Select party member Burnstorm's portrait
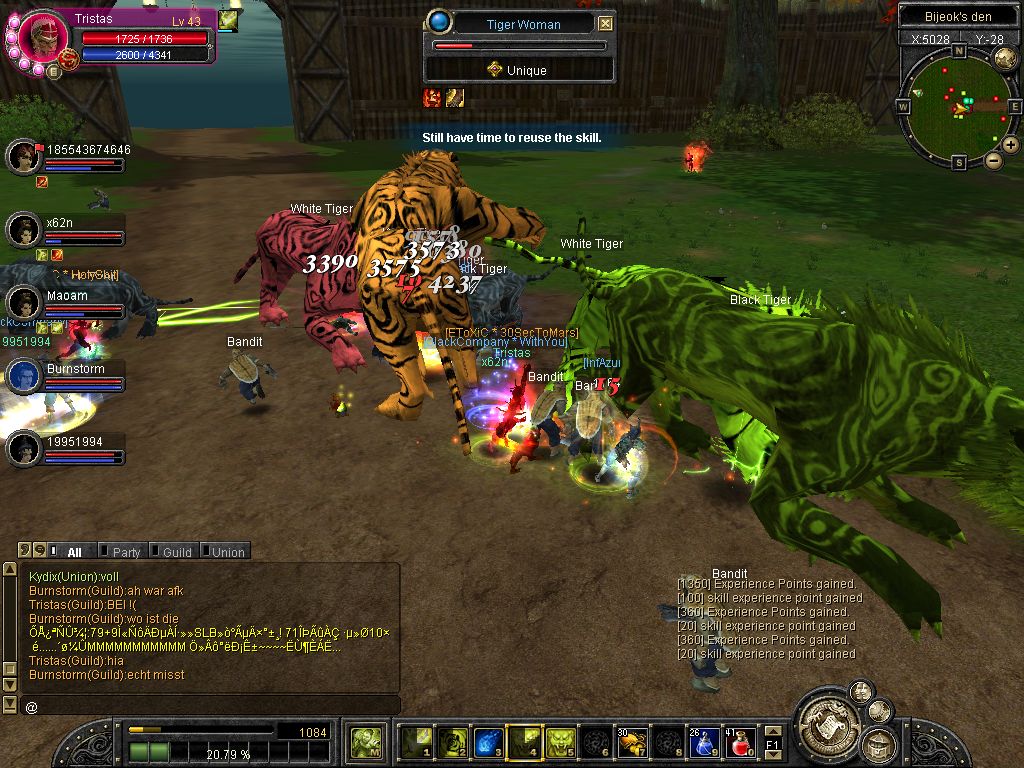This screenshot has height=768, width=1024. (x=24, y=376)
